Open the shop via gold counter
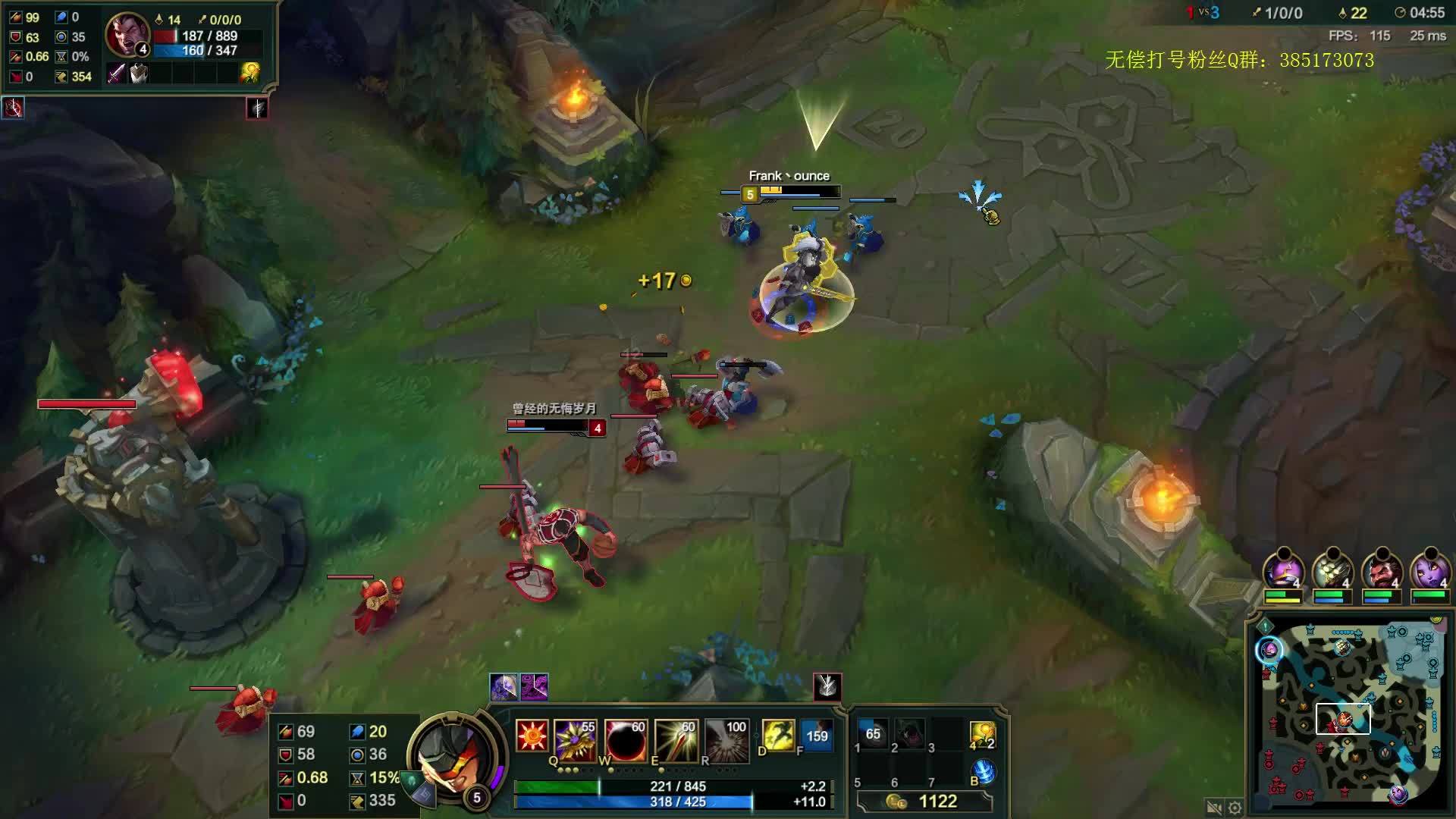Viewport: 1456px width, 819px height. [925, 802]
